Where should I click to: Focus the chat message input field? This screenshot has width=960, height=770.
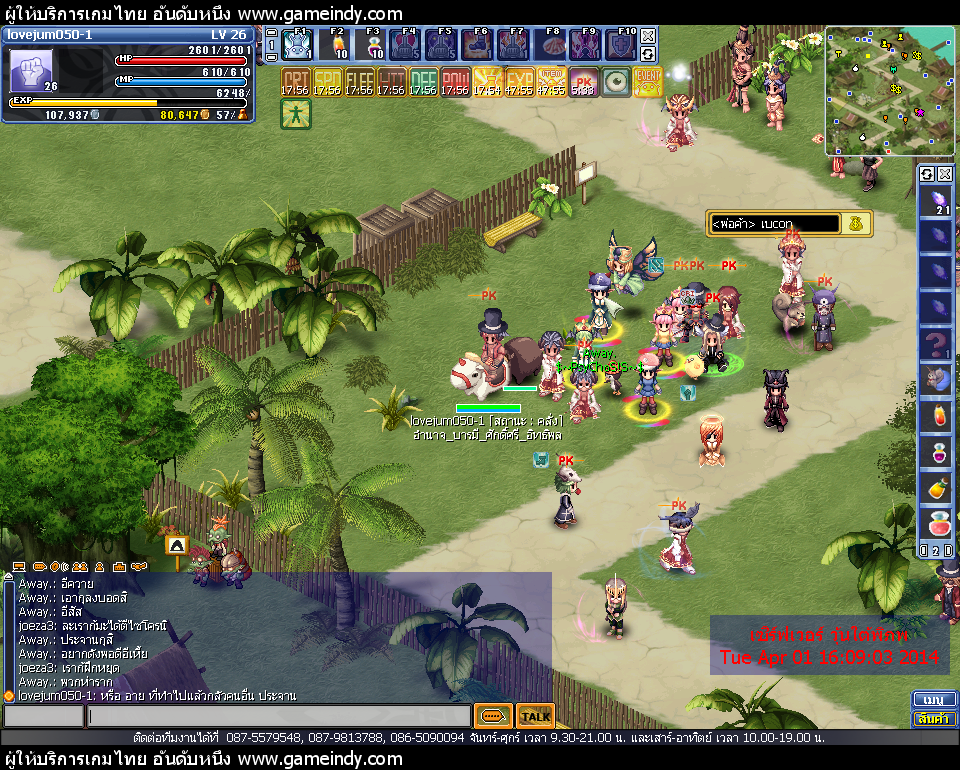click(278, 716)
